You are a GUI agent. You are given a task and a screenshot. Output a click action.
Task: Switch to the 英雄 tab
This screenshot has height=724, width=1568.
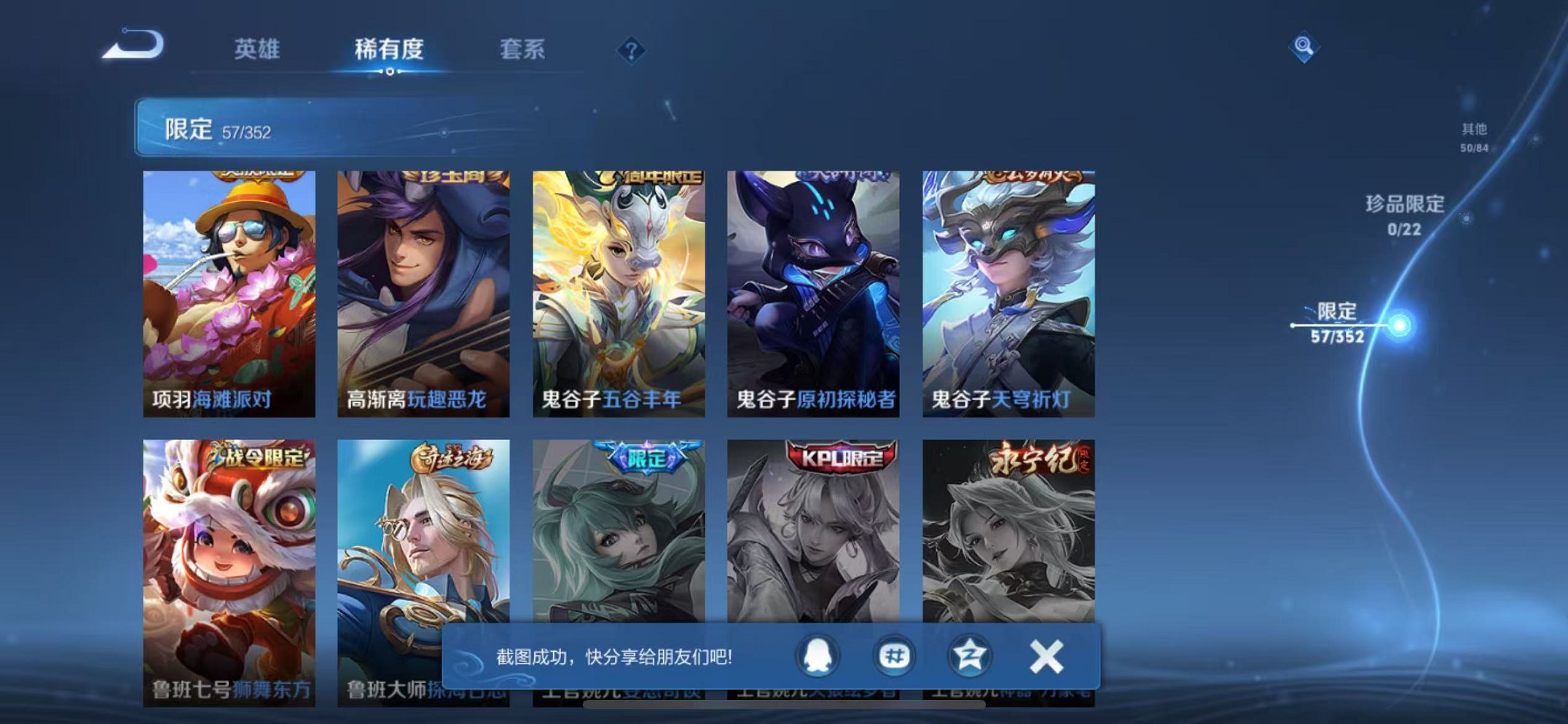click(x=256, y=49)
